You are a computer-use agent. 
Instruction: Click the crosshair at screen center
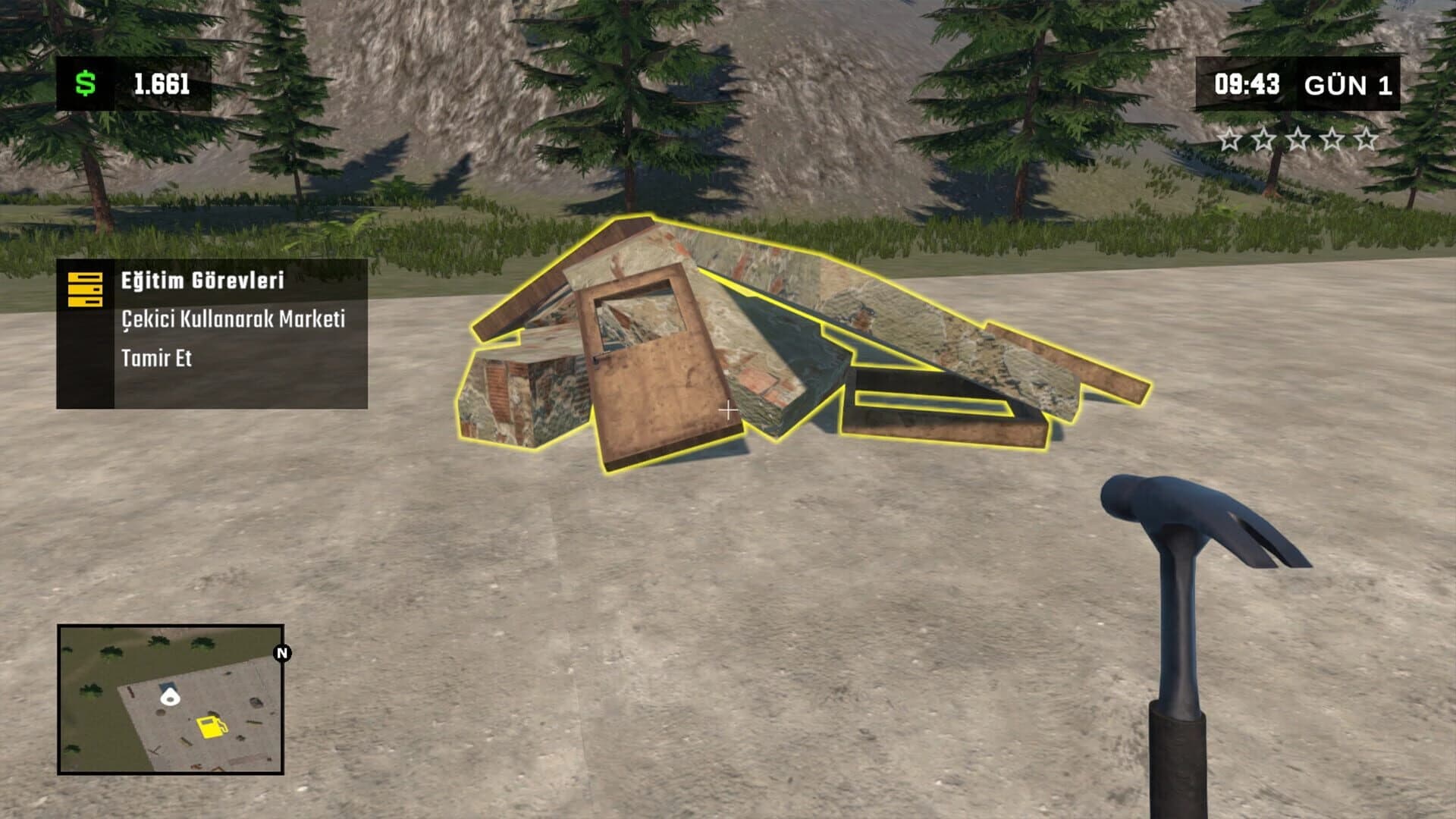(728, 409)
